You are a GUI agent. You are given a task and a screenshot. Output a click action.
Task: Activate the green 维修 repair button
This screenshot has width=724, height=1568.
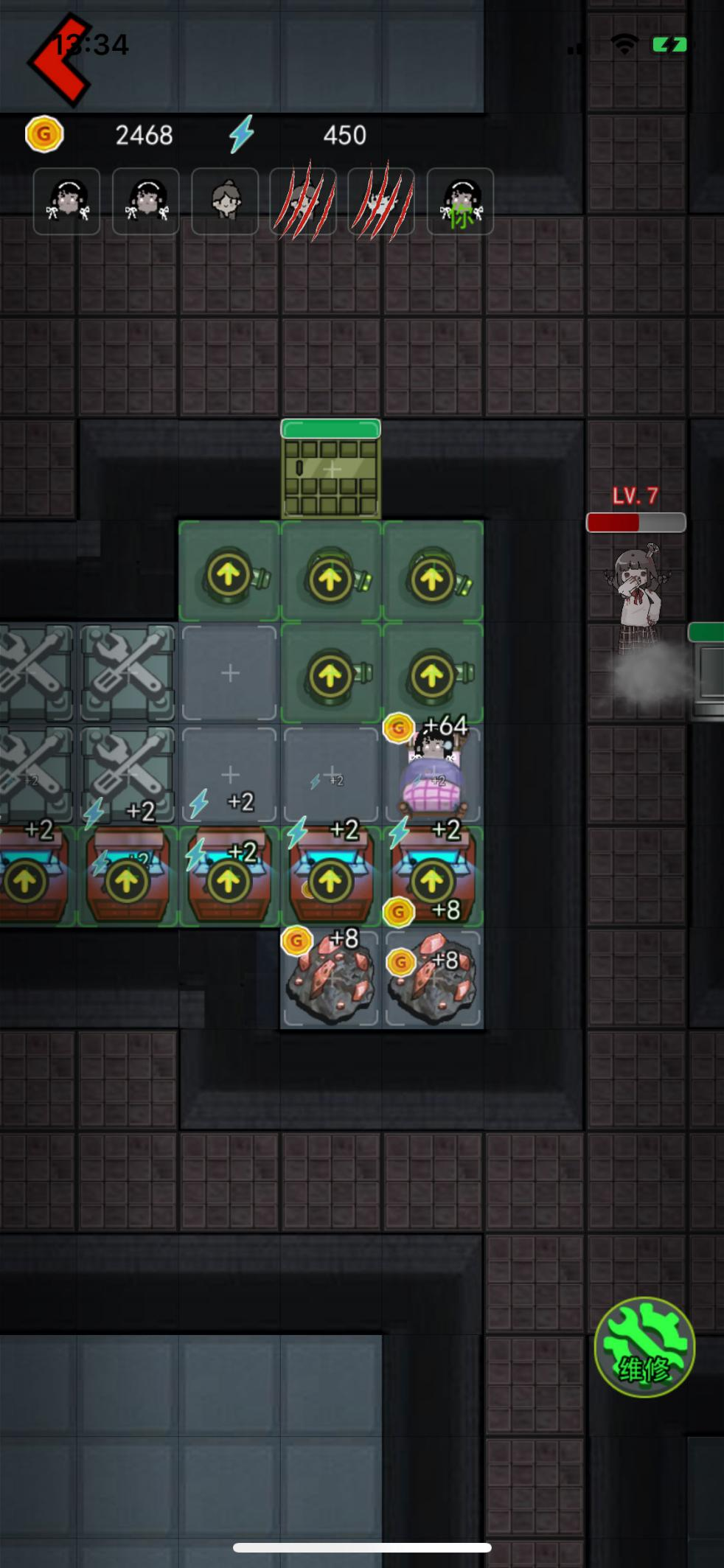coord(644,1347)
